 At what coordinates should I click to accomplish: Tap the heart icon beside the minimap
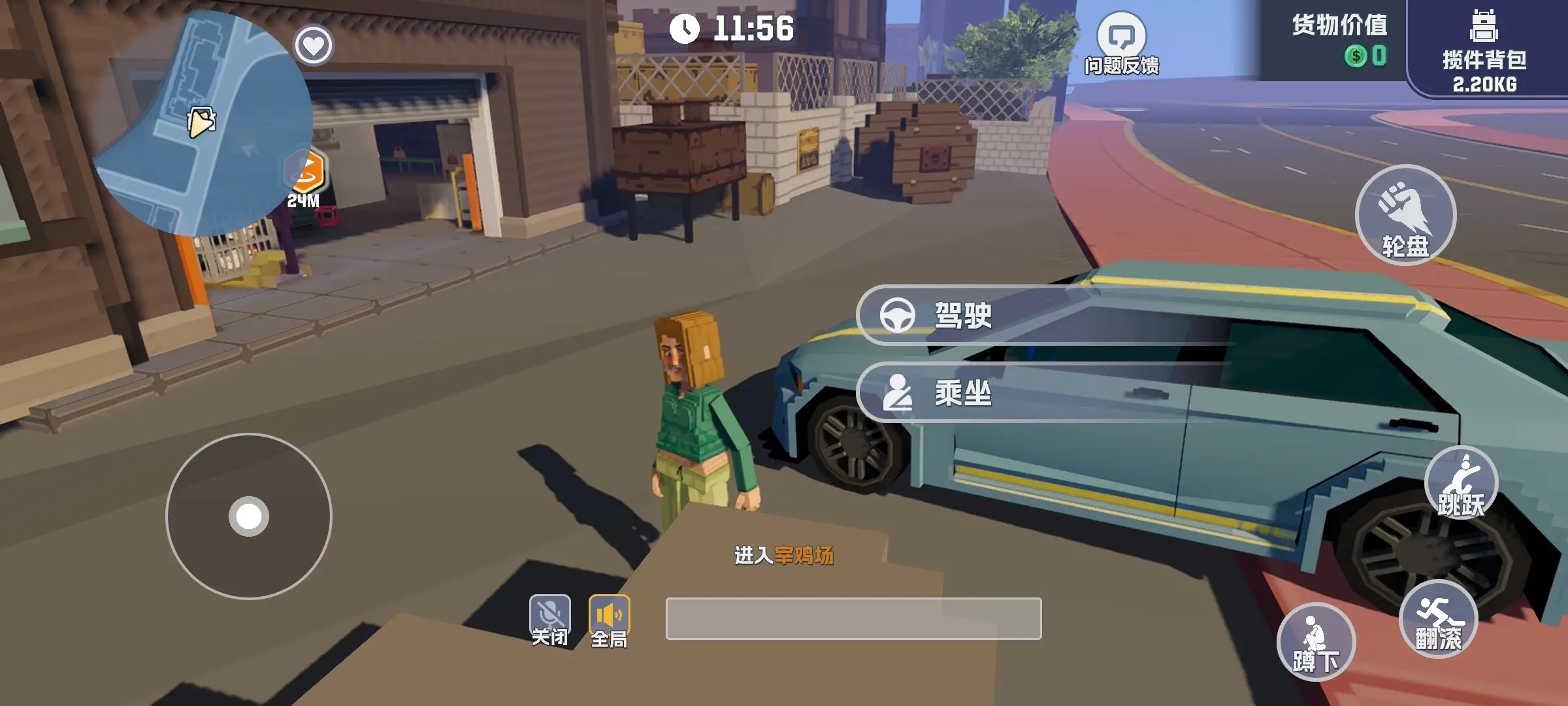(x=314, y=45)
